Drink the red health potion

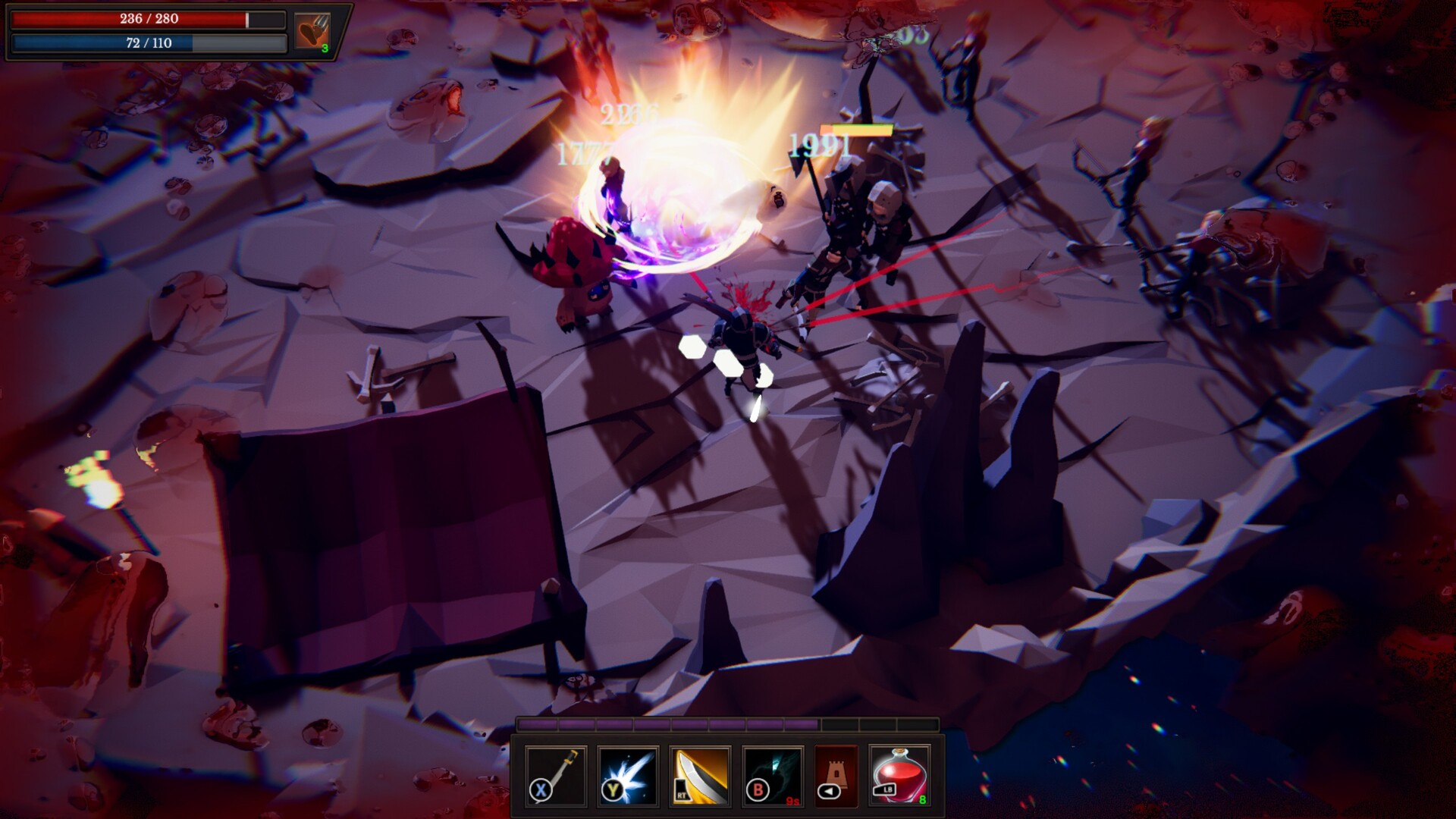(899, 776)
